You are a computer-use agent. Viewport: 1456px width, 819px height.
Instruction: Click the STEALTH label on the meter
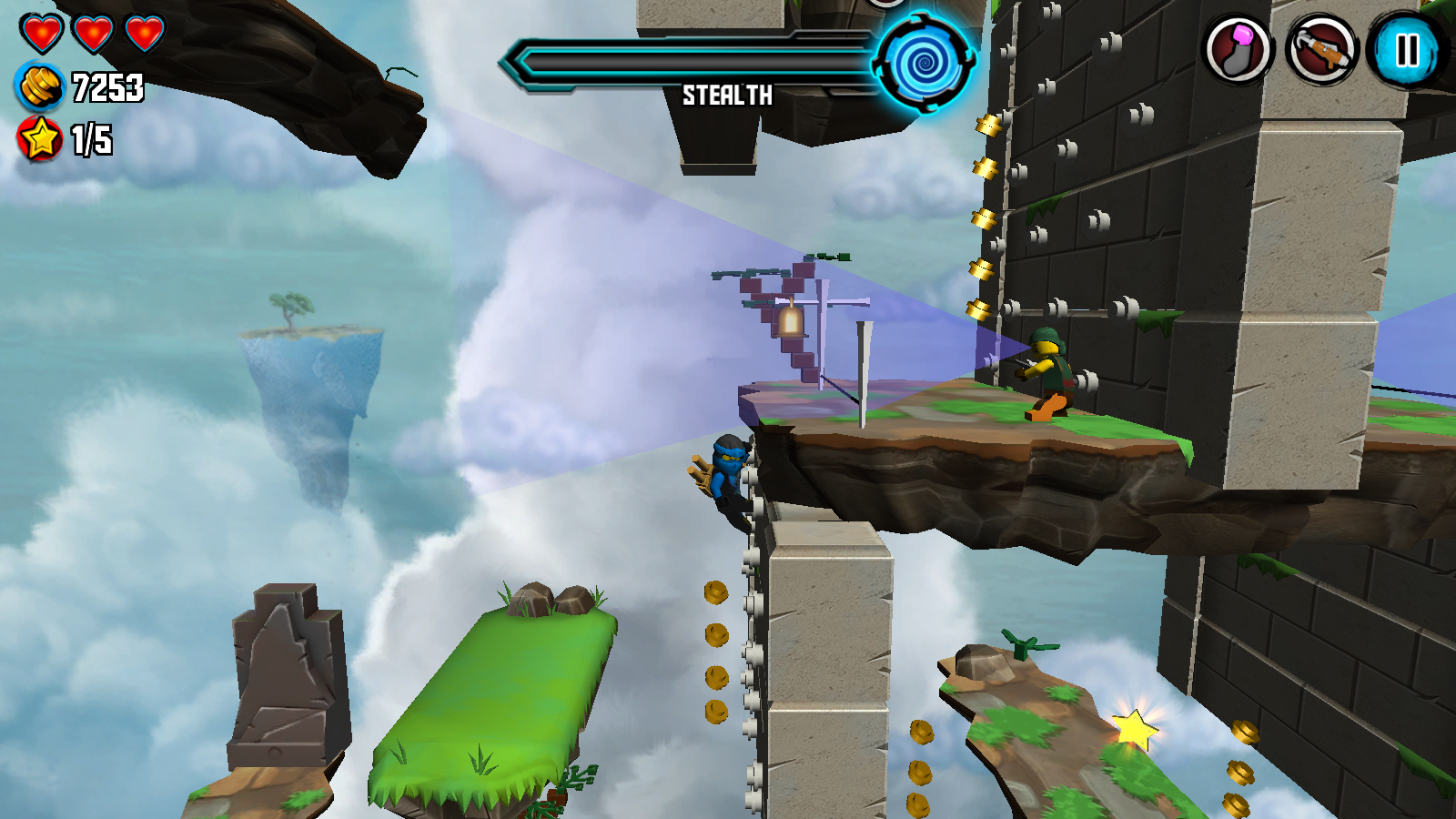tap(728, 94)
